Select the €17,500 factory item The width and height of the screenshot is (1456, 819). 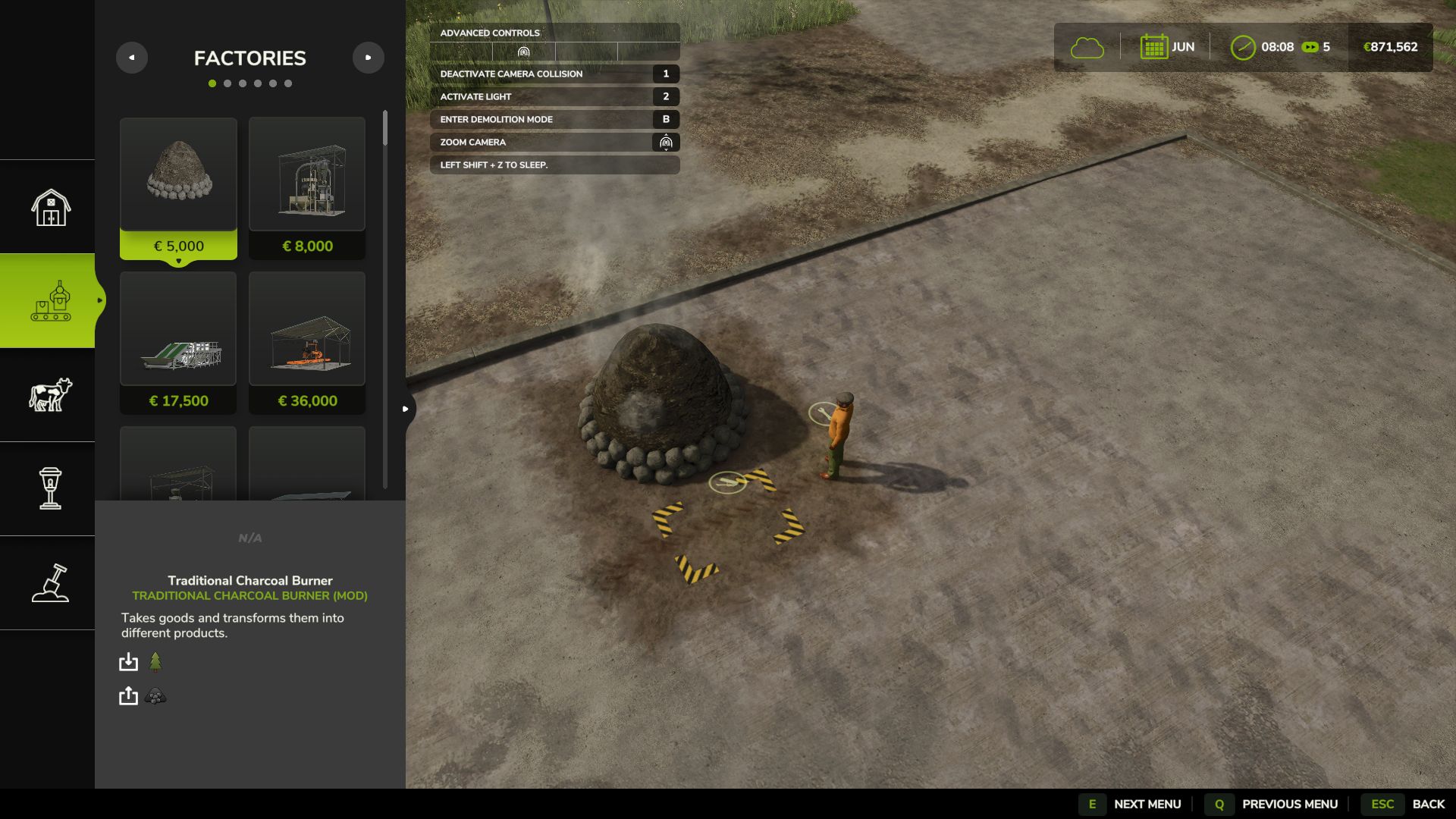coord(178,342)
